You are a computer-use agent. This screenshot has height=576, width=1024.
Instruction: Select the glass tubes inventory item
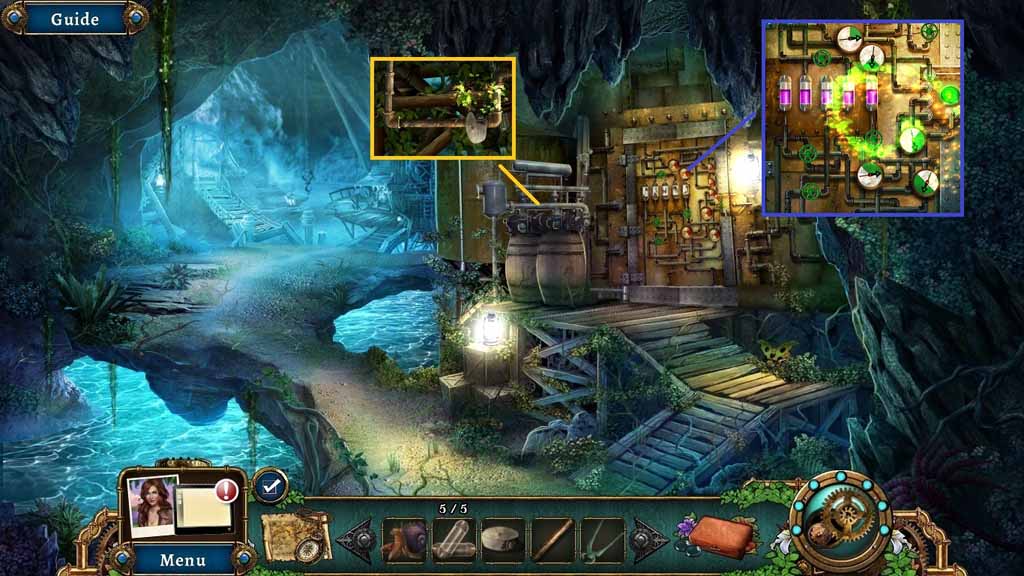point(453,540)
